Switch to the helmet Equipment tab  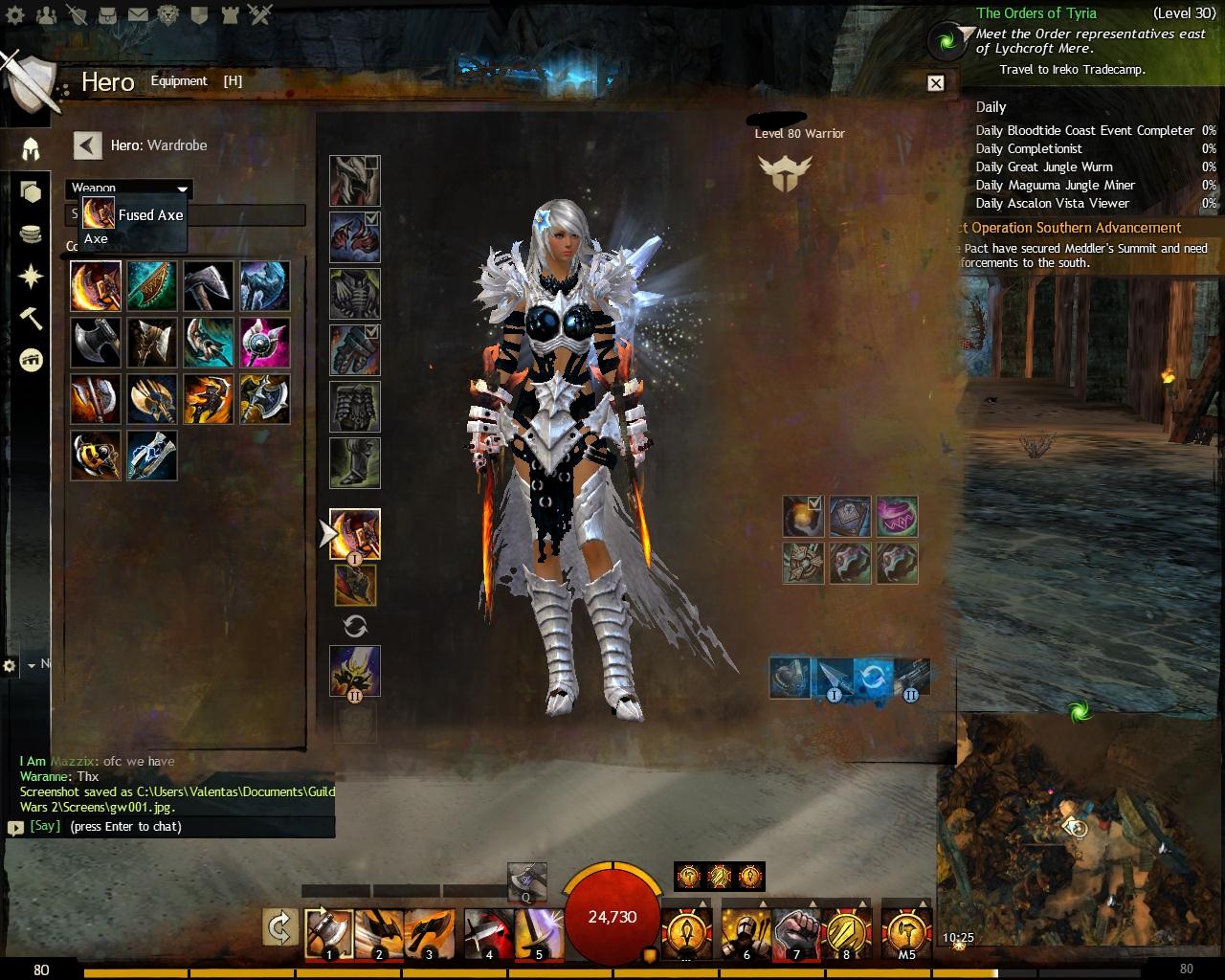pyautogui.click(x=31, y=148)
